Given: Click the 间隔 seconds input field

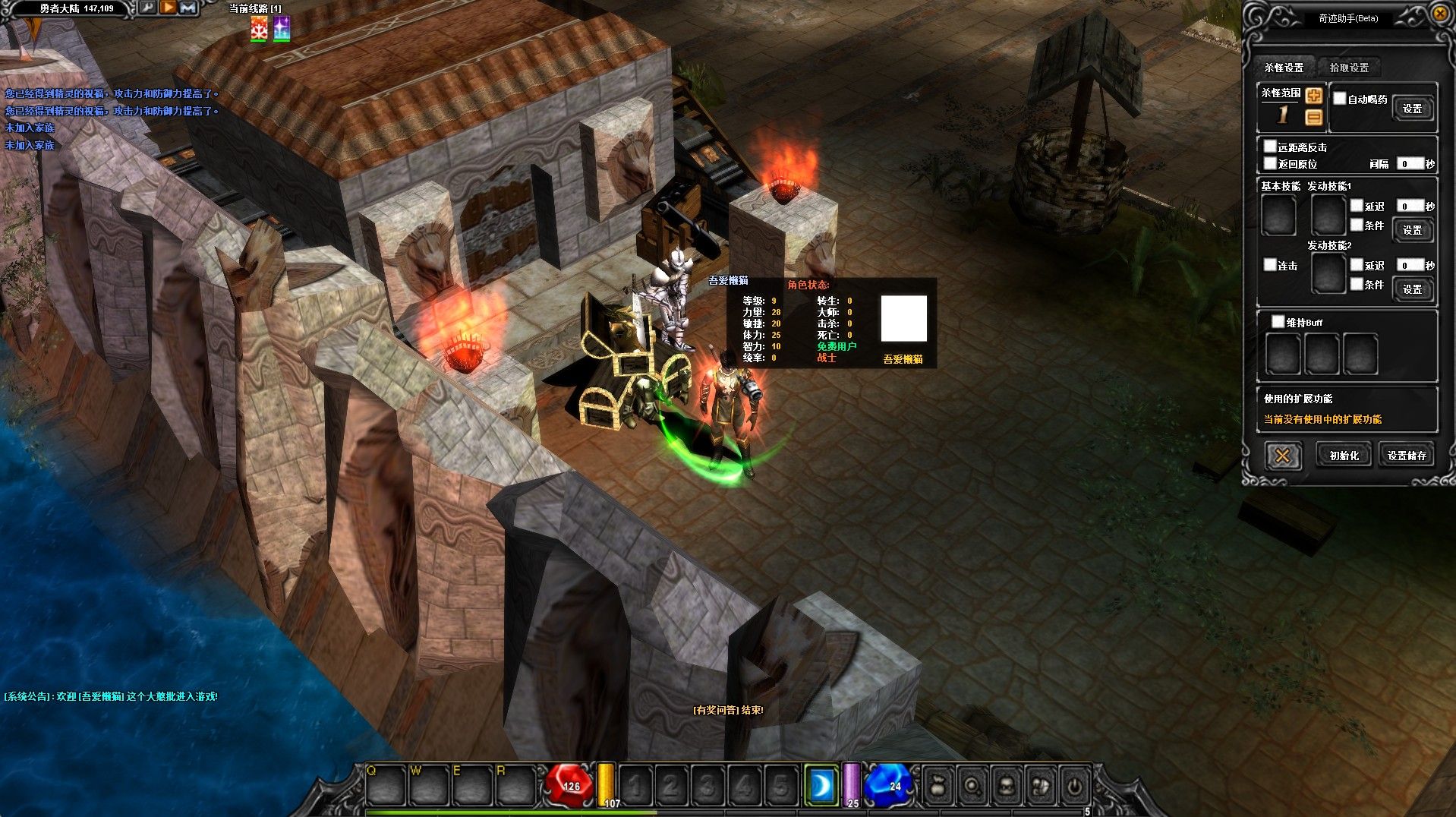Looking at the screenshot, I should (x=1410, y=163).
